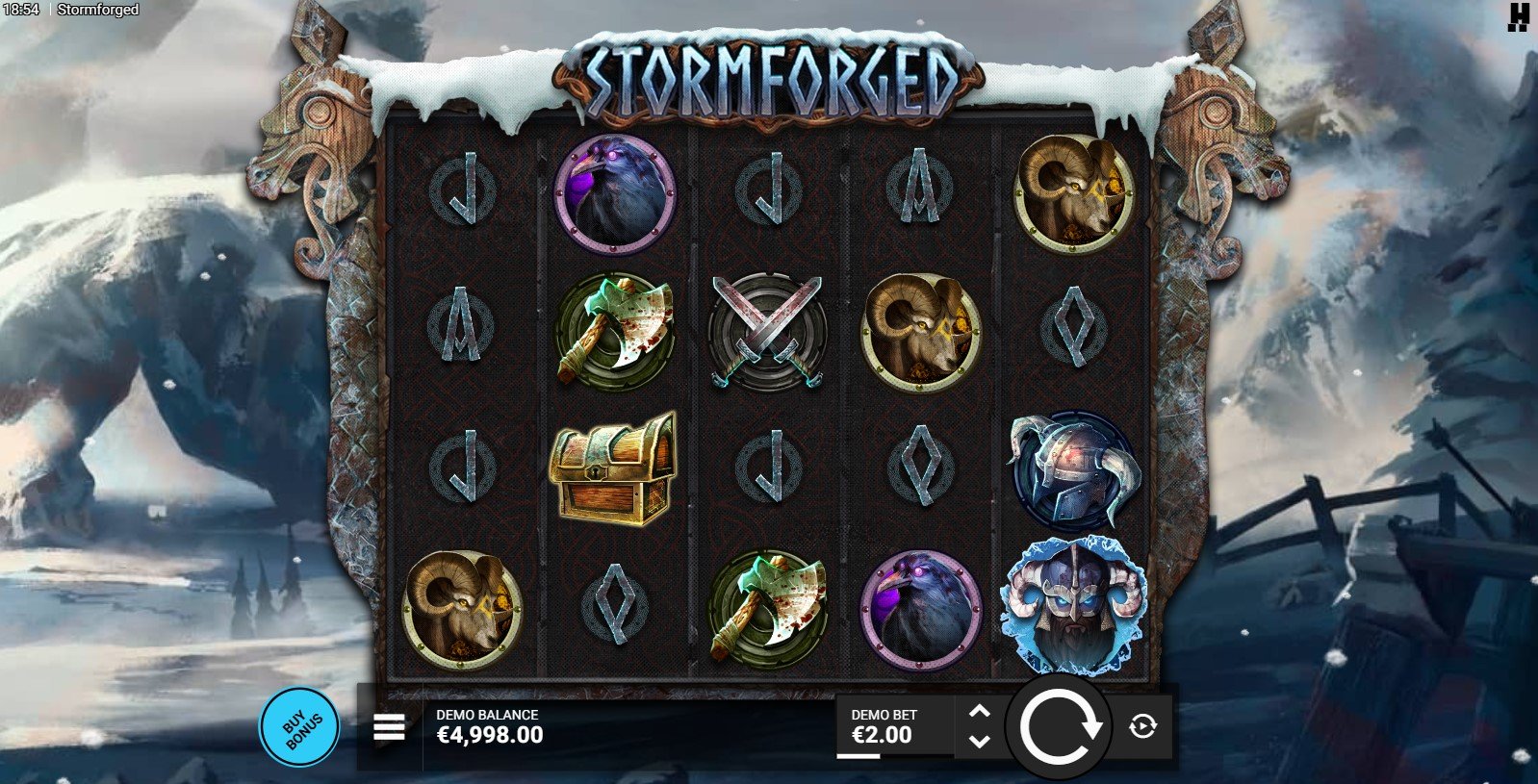1538x784 pixels.
Task: Decrease the demo bet with the down arrow
Action: pos(979,741)
